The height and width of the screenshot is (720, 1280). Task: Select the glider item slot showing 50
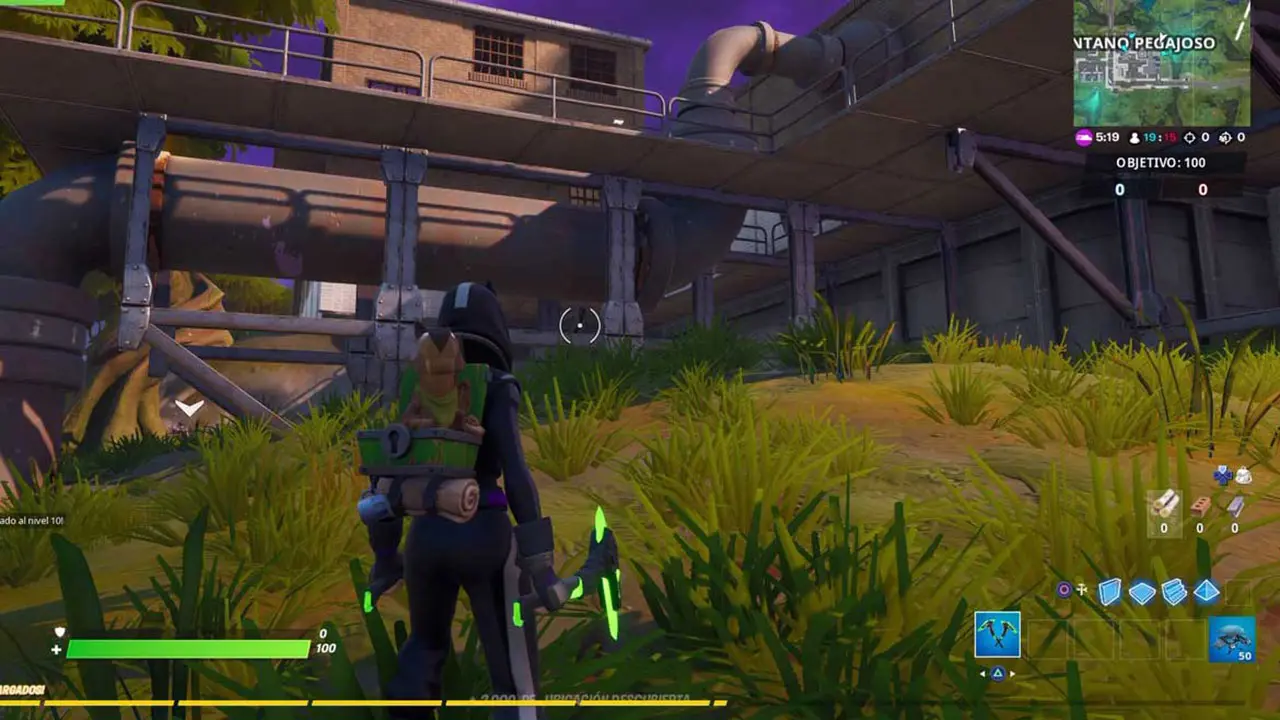click(x=1231, y=639)
